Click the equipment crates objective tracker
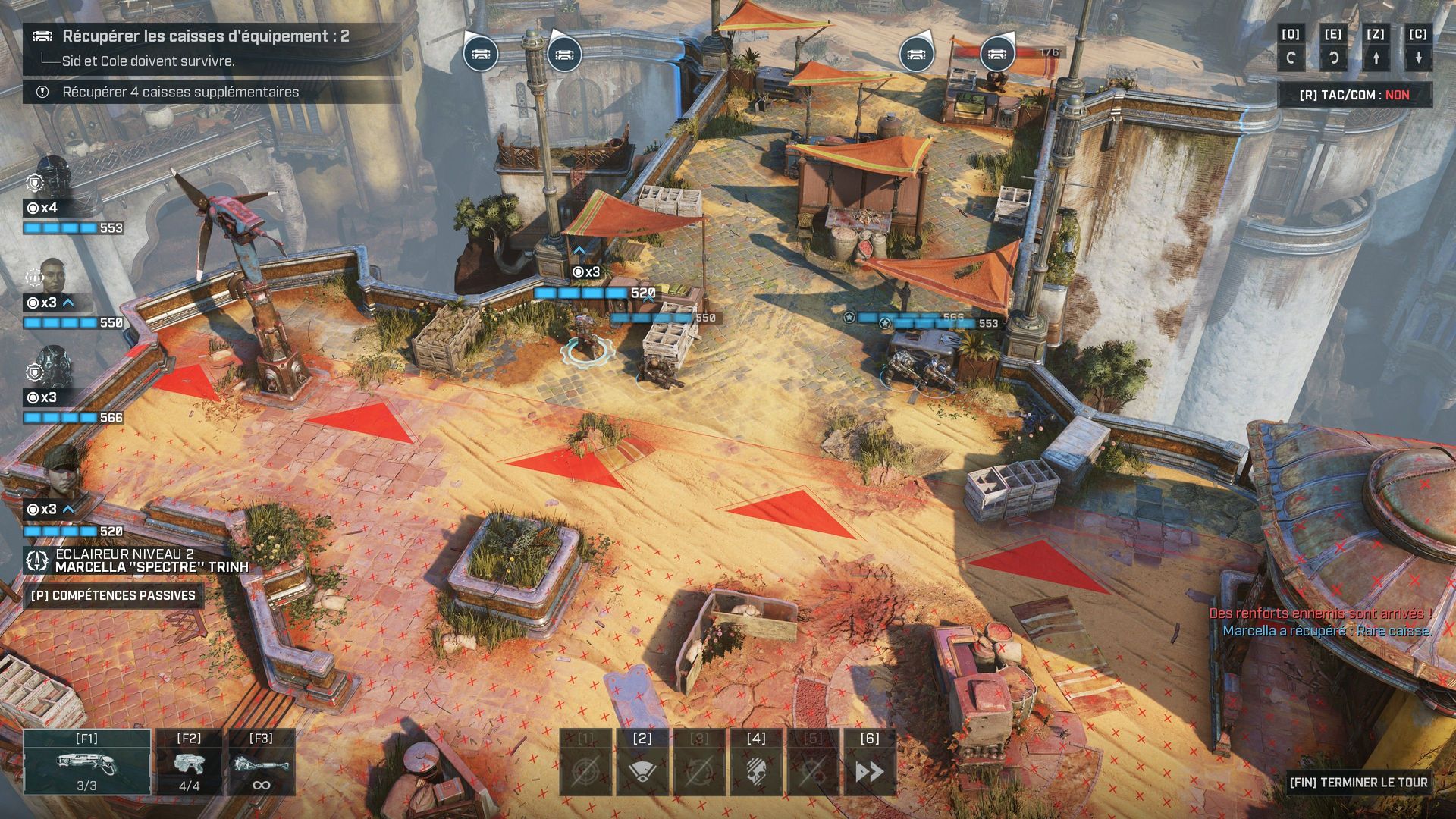The width and height of the screenshot is (1456, 819). pos(205,36)
